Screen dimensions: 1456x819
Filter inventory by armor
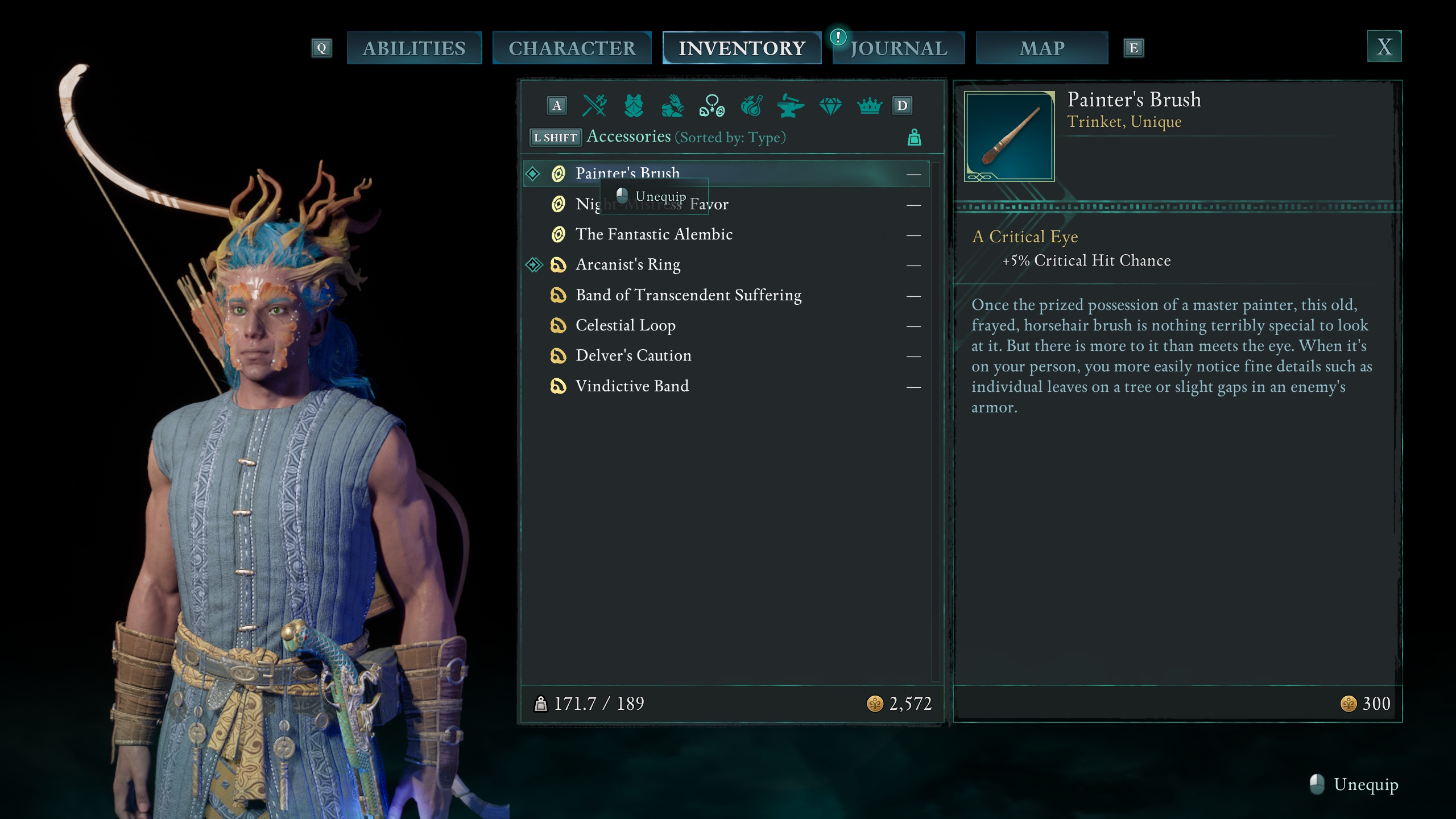click(x=633, y=105)
